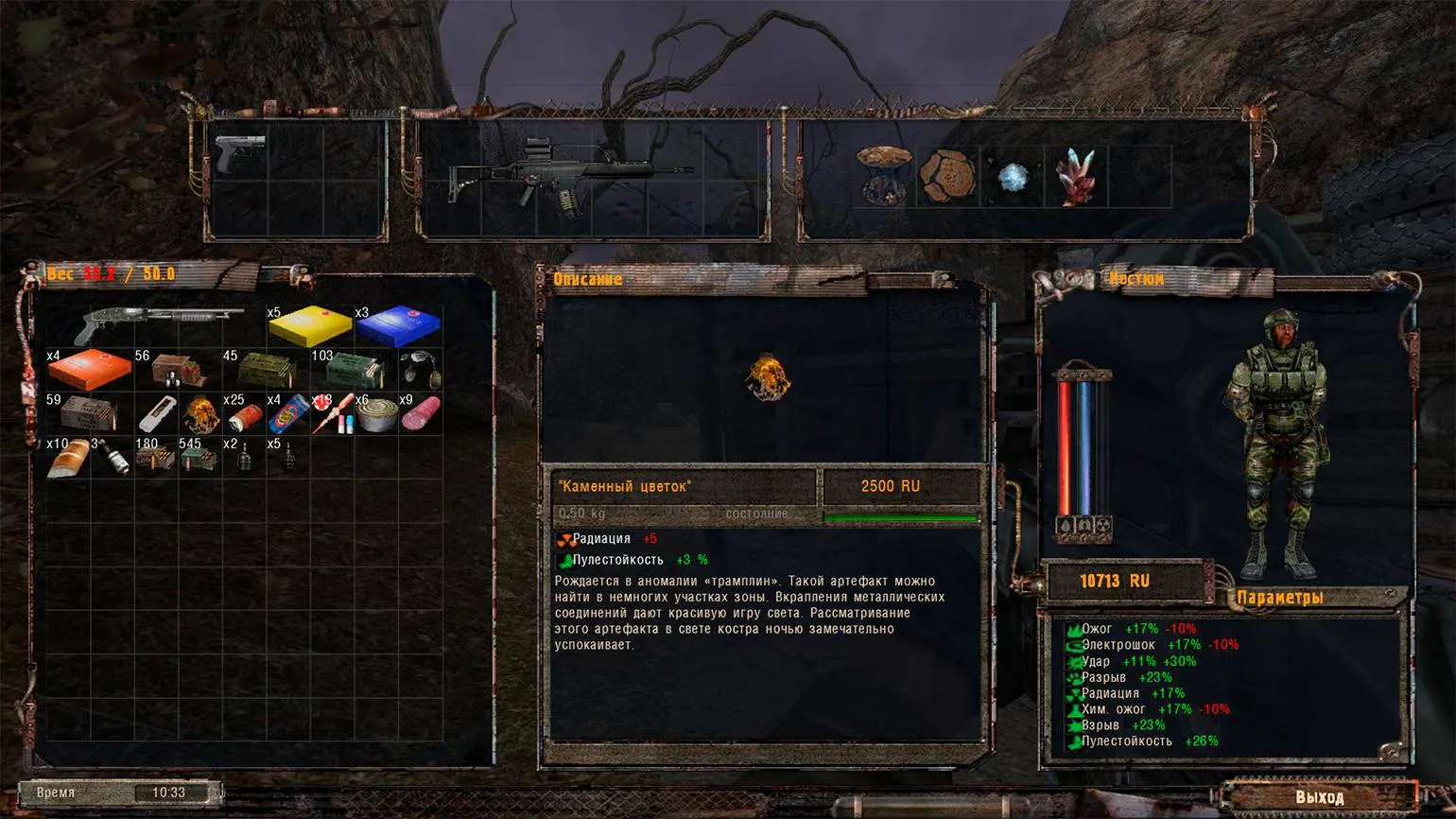This screenshot has height=819, width=1456.
Task: Select the pistol in the sidearm slot
Action: [x=239, y=153]
